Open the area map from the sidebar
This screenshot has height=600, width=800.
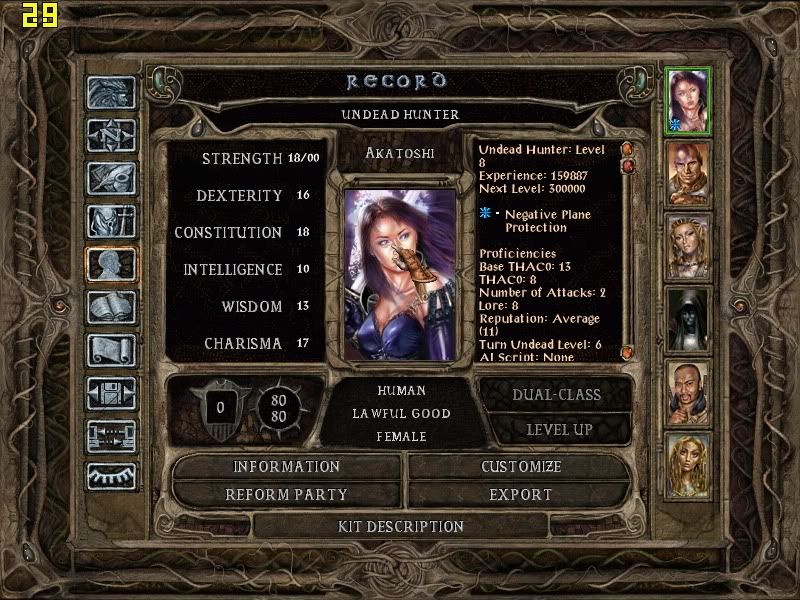pyautogui.click(x=111, y=135)
